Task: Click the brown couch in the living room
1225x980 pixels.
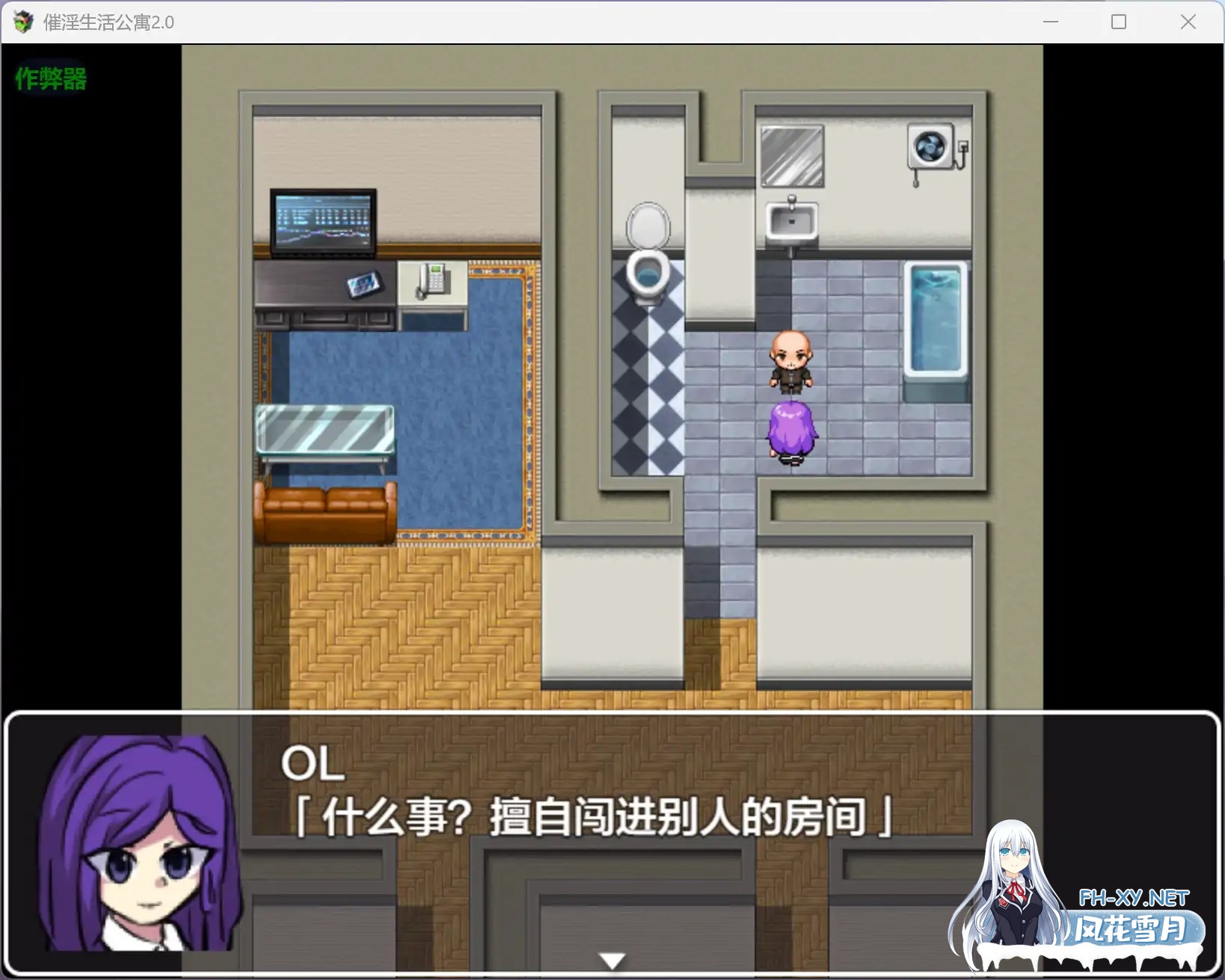Action: 323,512
